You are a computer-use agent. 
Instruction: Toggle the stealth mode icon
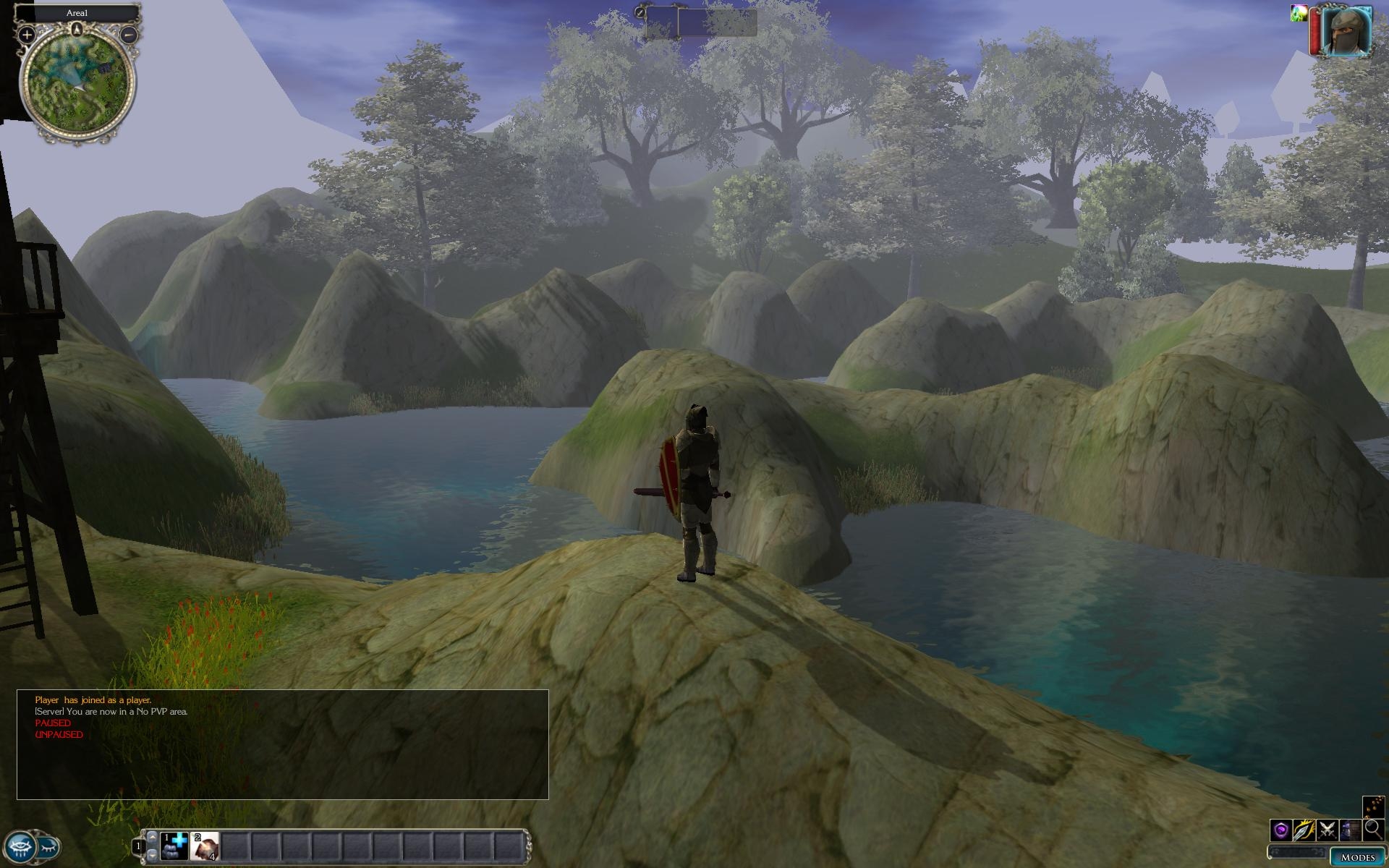pos(1350,830)
